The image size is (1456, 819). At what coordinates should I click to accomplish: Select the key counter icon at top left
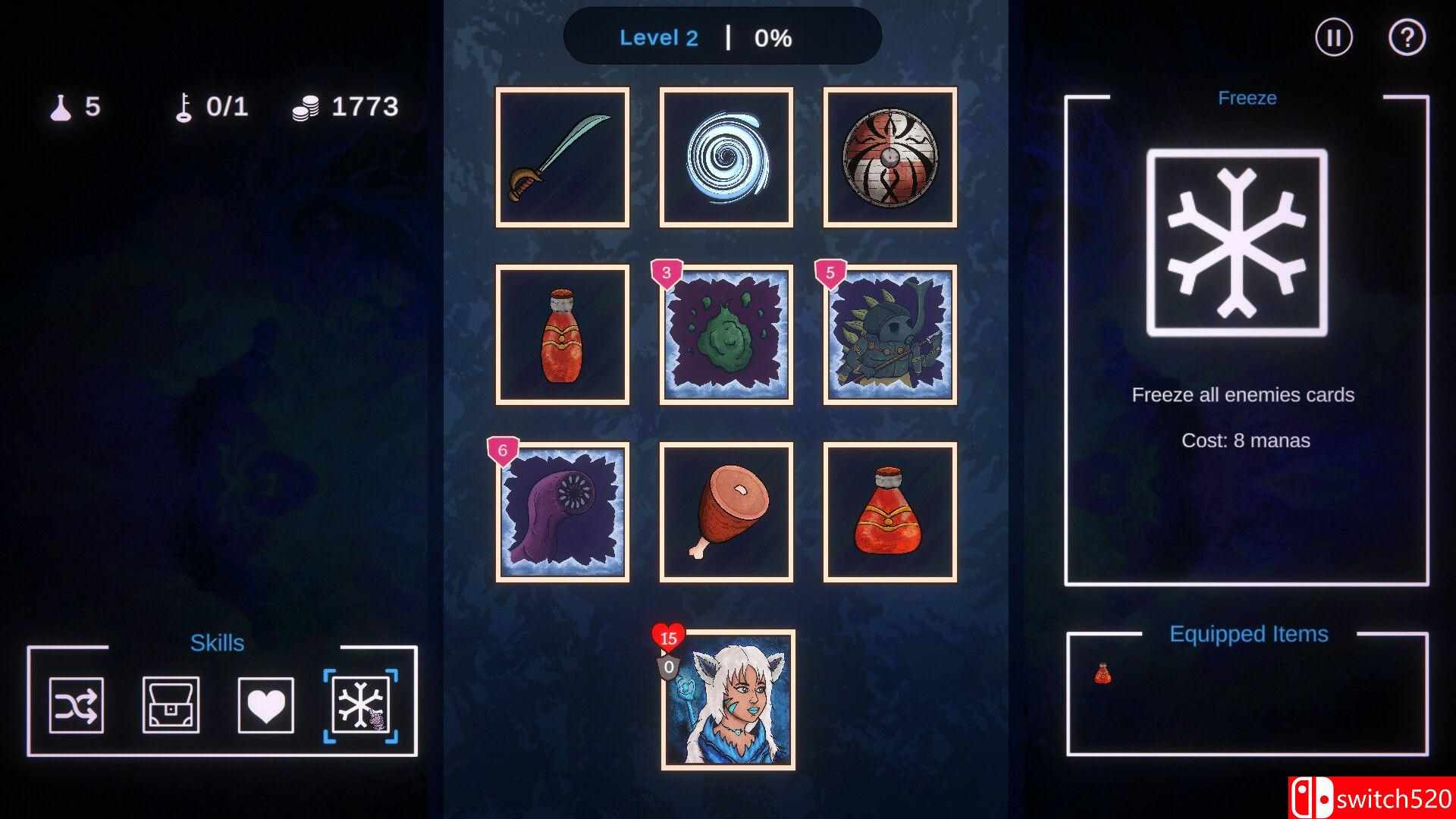pyautogui.click(x=184, y=106)
